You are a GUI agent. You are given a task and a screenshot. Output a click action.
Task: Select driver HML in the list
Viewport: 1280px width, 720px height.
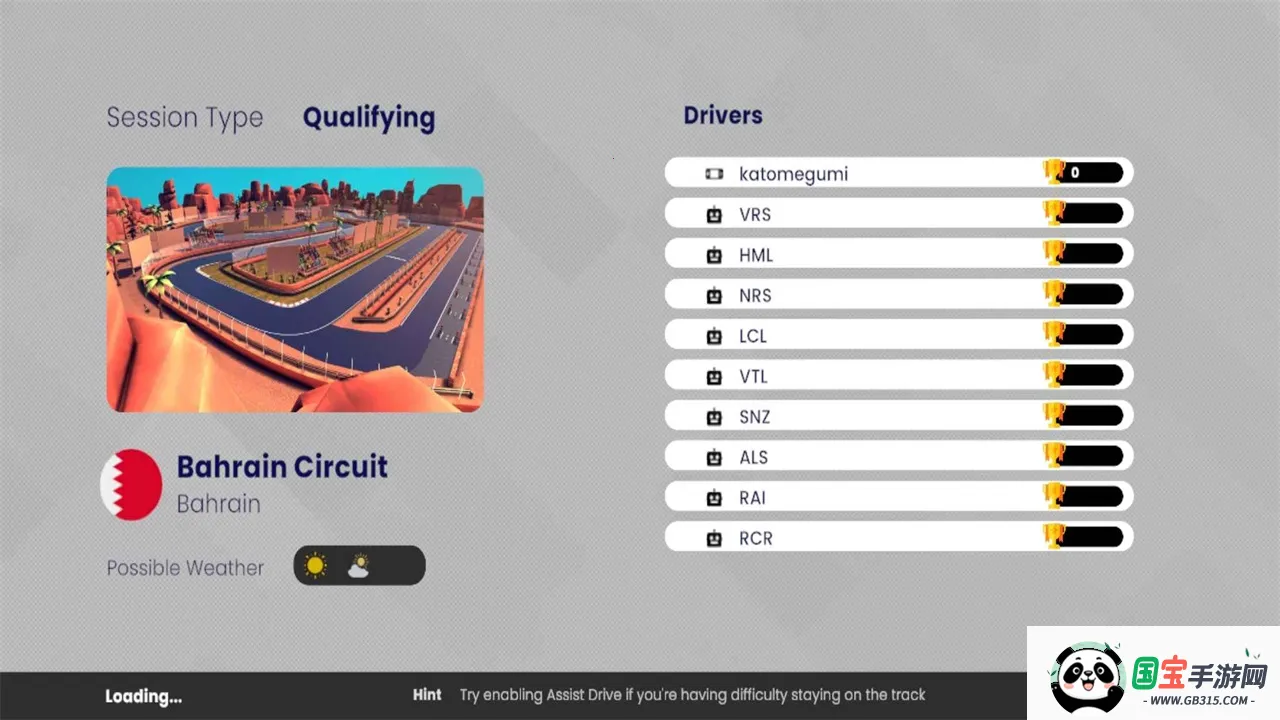(898, 255)
